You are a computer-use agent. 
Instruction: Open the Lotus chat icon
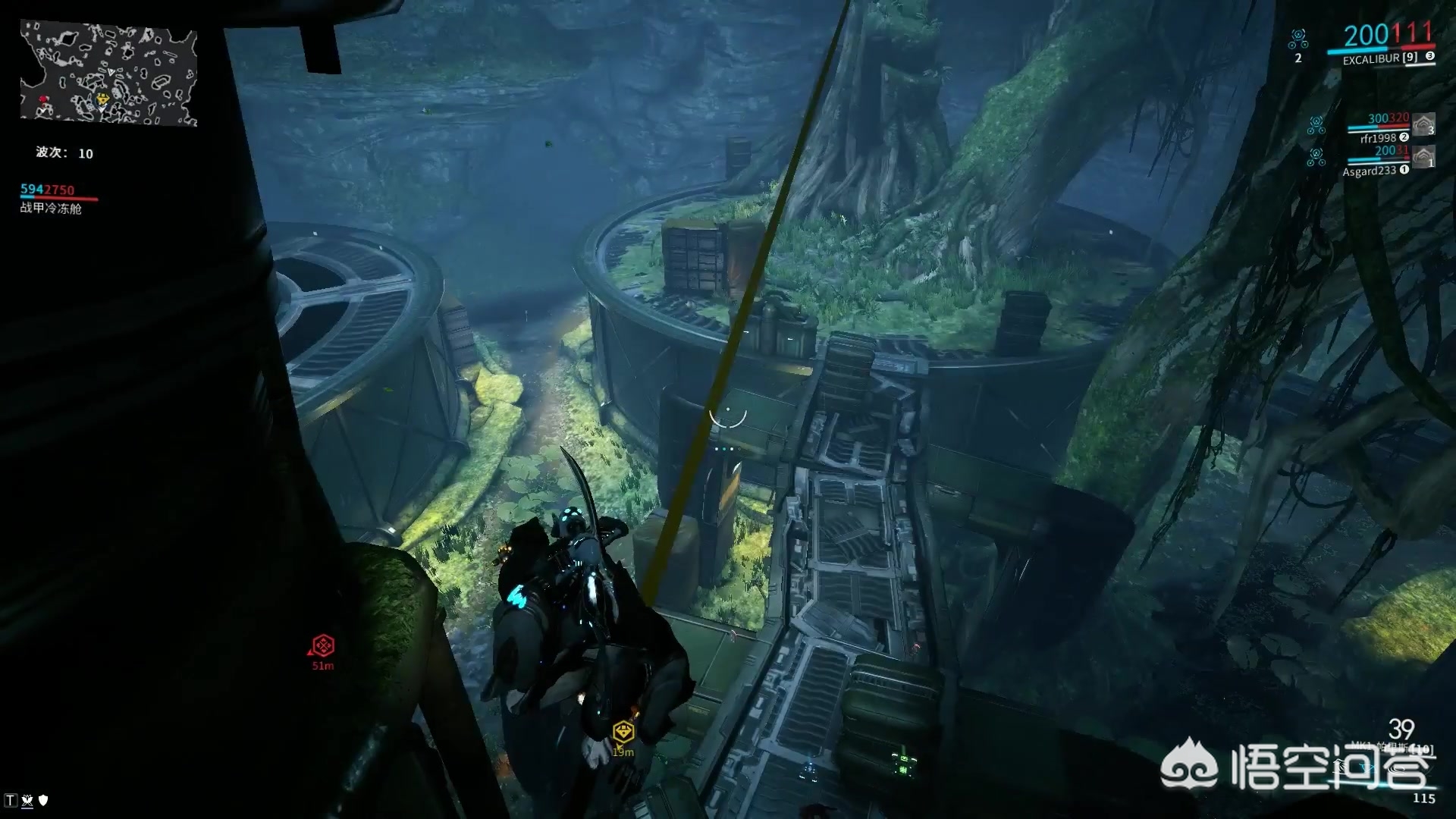[x=27, y=800]
